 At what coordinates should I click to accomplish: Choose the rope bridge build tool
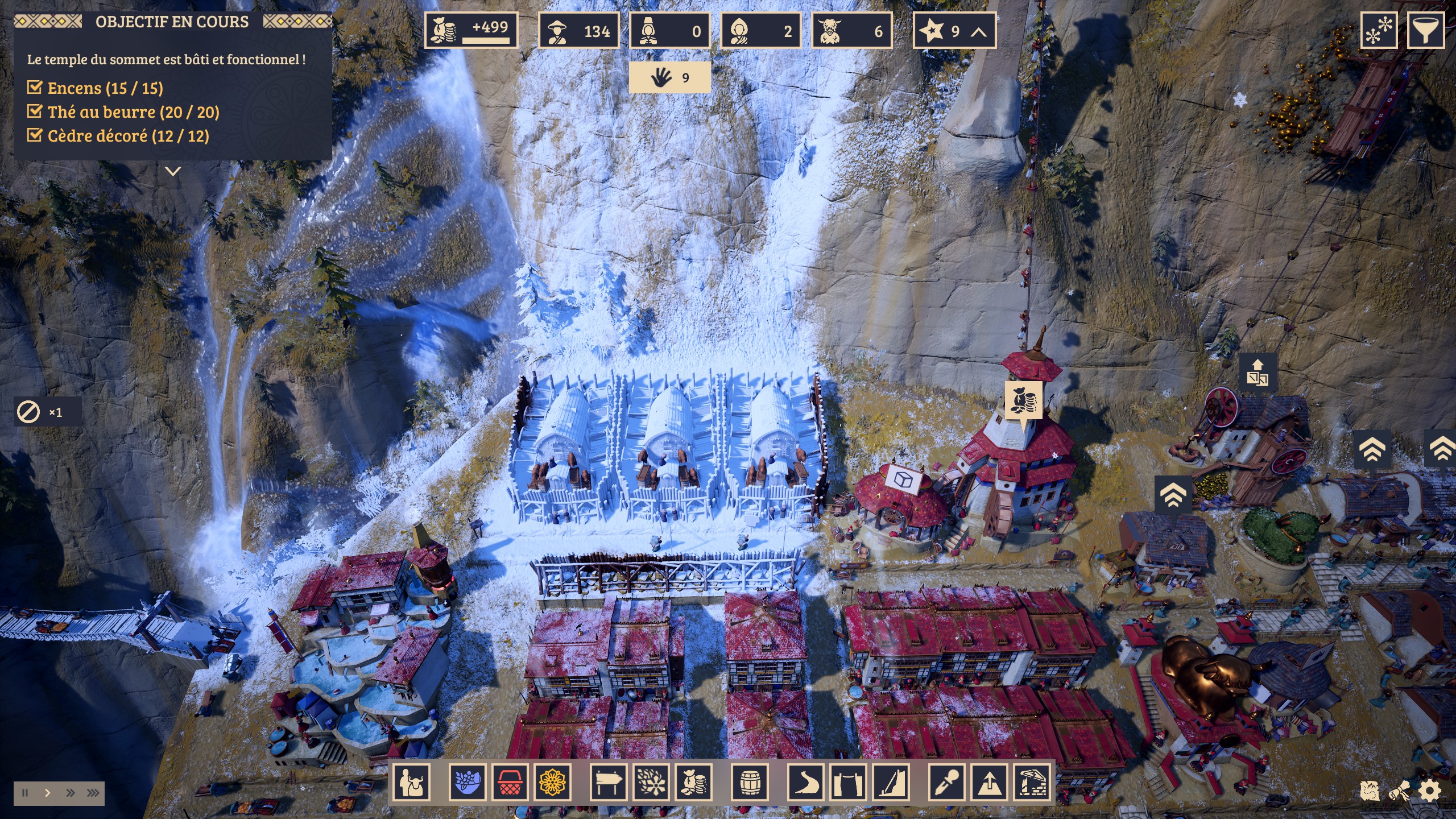click(849, 783)
